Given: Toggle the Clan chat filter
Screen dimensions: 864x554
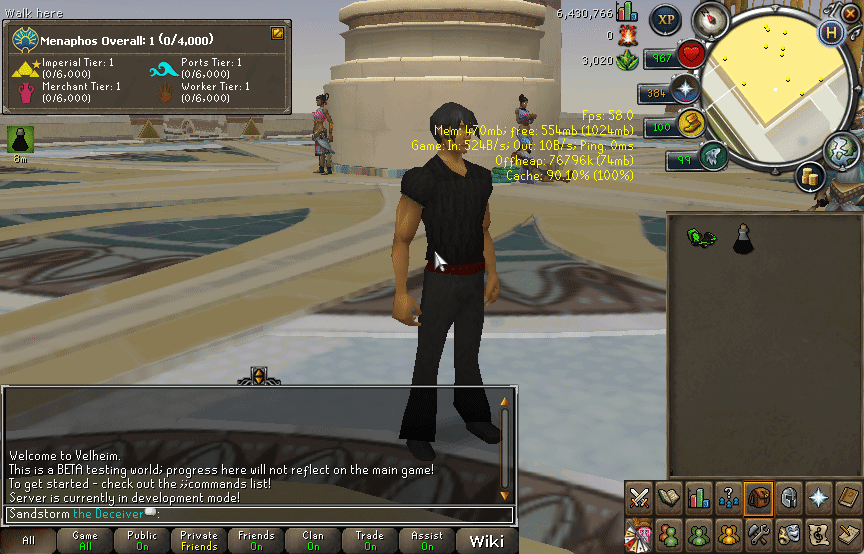Looking at the screenshot, I should [x=313, y=541].
